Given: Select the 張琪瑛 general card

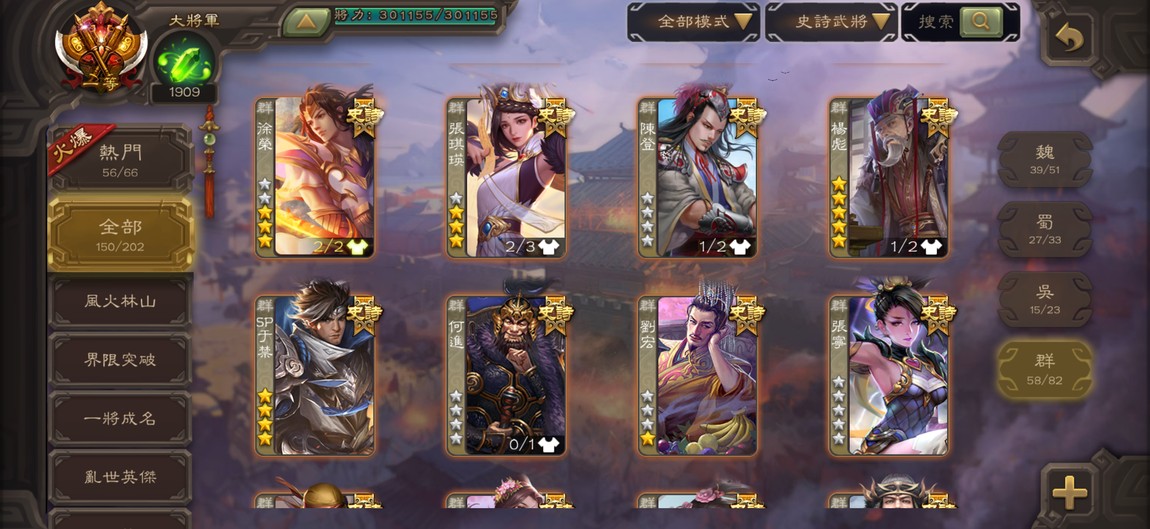Looking at the screenshot, I should [x=507, y=177].
